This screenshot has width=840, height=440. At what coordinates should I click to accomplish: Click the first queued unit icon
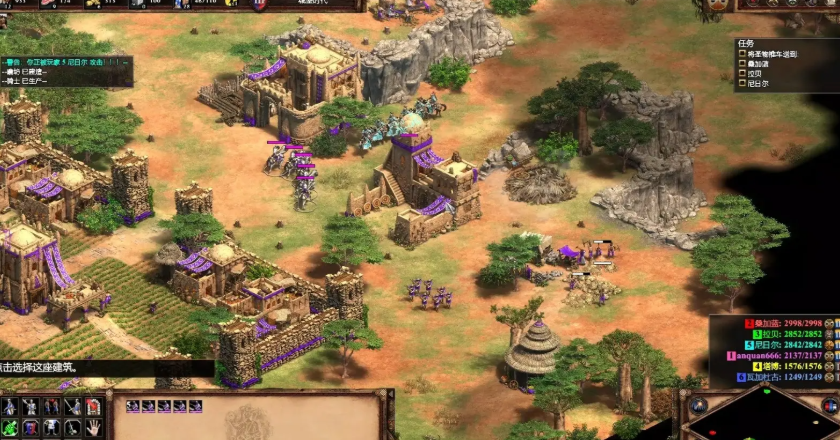tap(133, 406)
